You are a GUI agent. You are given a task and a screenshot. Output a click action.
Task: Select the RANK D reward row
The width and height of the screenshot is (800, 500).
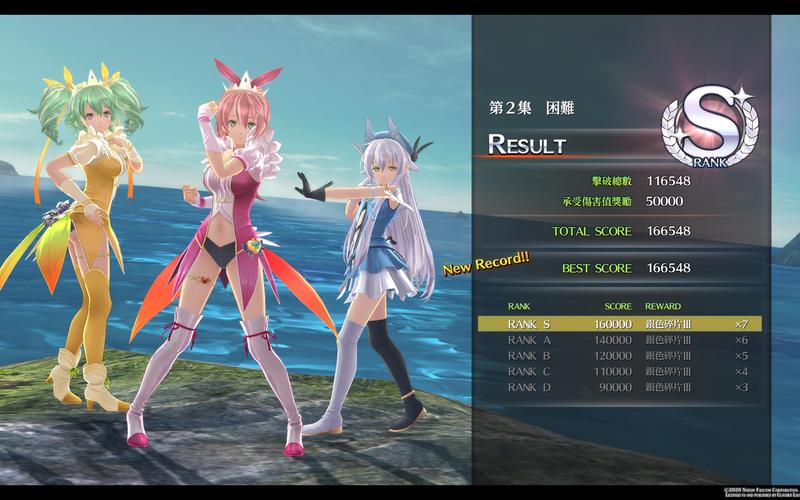[x=620, y=386]
